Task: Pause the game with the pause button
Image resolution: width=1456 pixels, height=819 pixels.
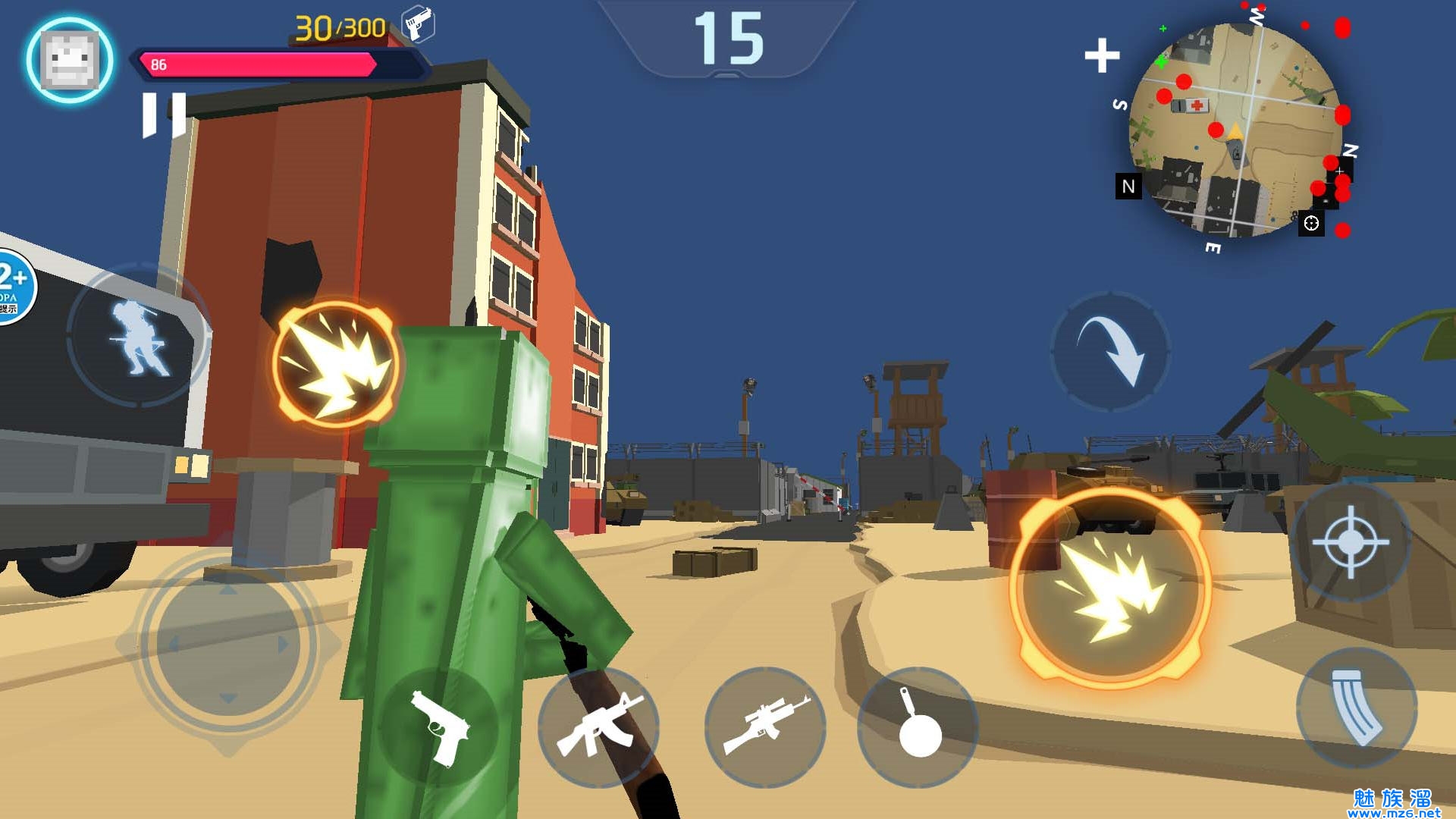Action: [164, 115]
